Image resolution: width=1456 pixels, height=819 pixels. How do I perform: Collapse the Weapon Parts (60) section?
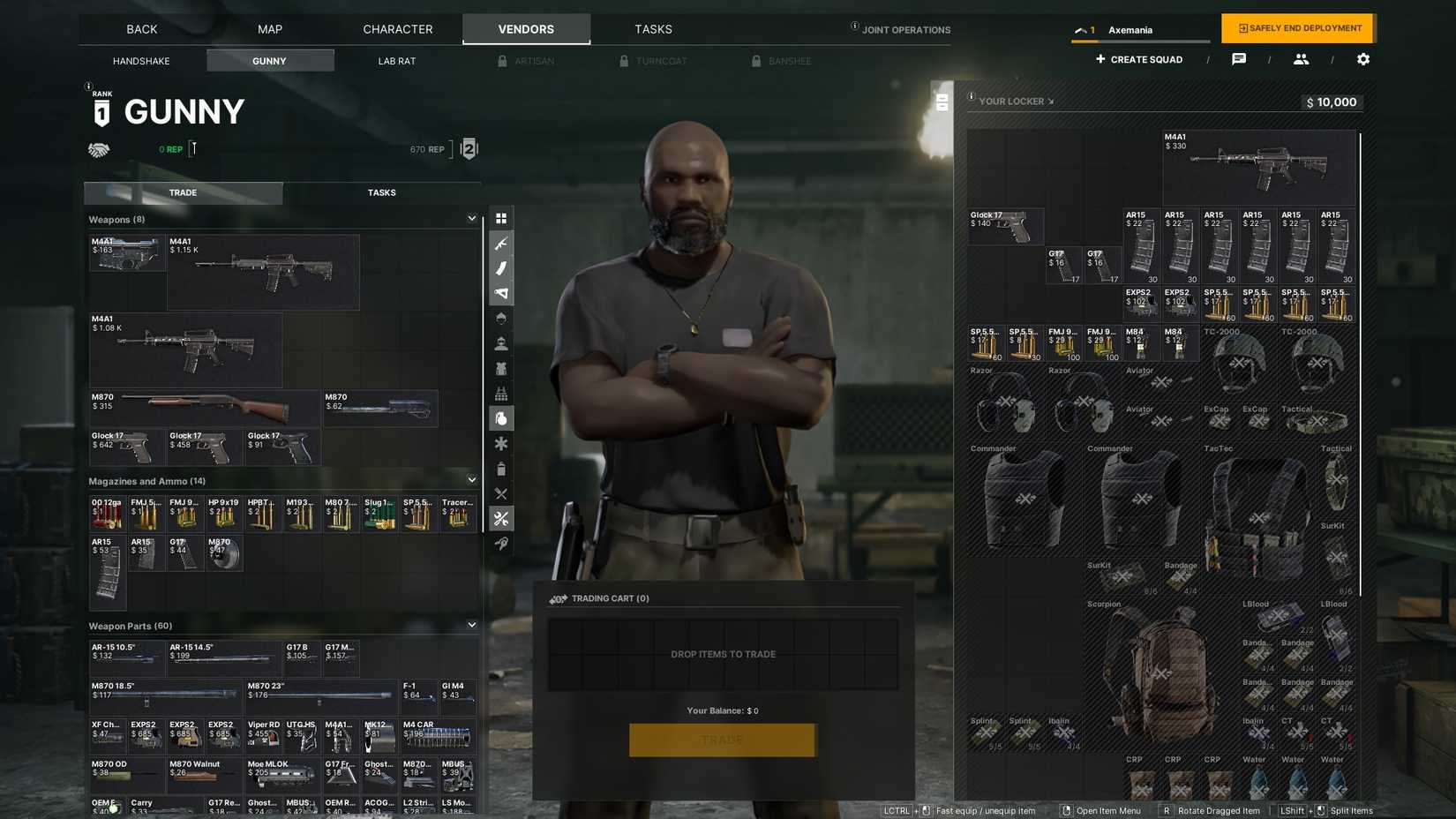[x=471, y=624]
